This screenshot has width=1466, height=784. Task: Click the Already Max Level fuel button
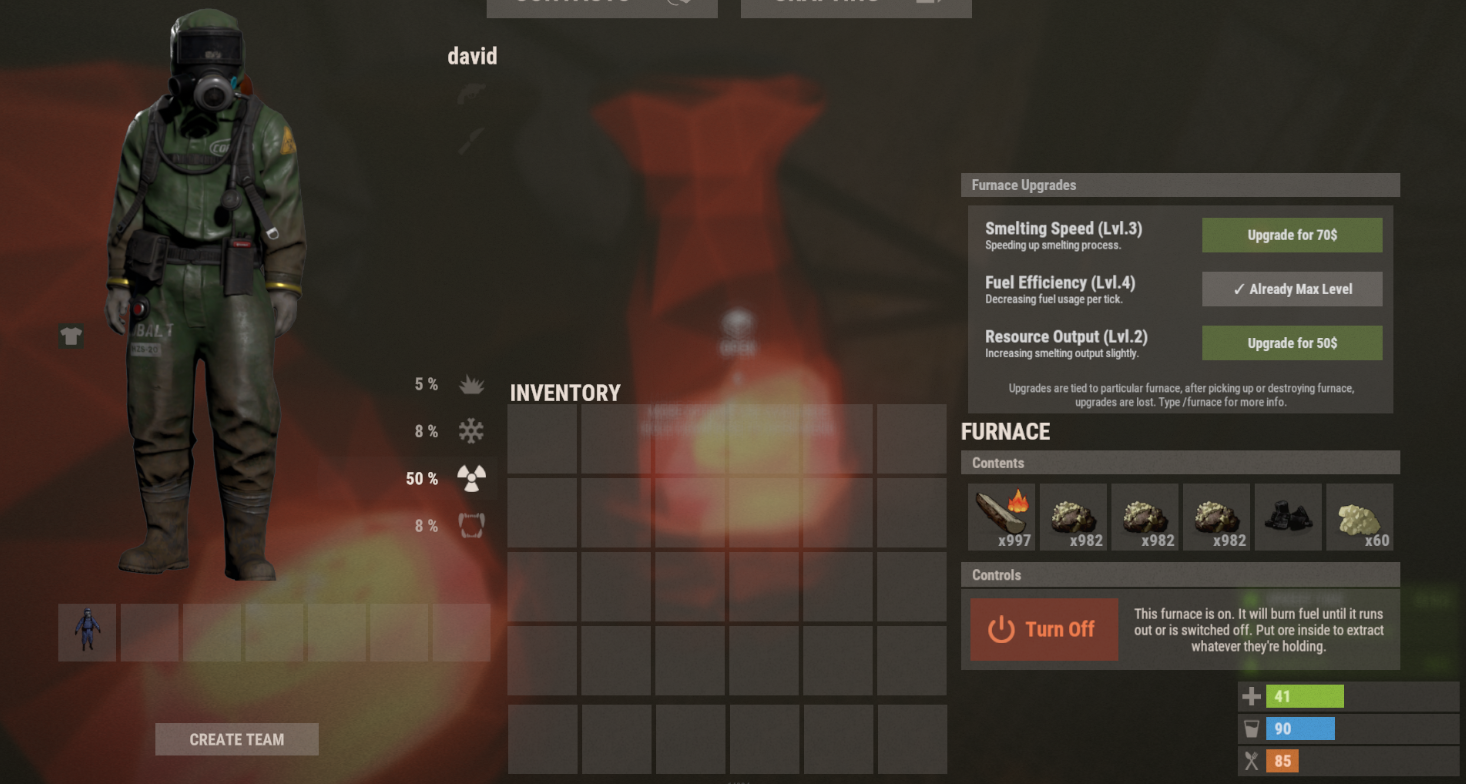pyautogui.click(x=1291, y=289)
